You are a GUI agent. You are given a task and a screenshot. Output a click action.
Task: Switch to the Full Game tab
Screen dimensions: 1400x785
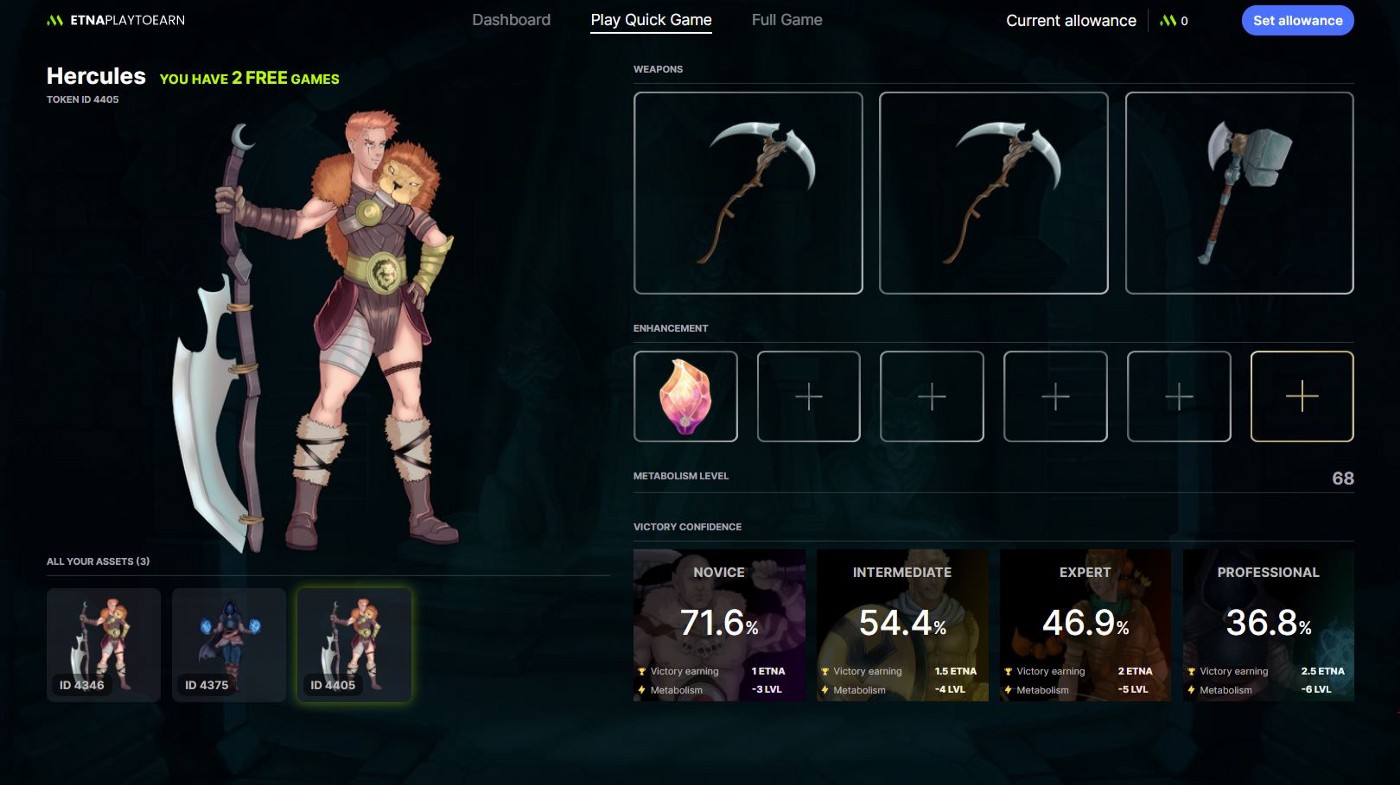(x=787, y=20)
